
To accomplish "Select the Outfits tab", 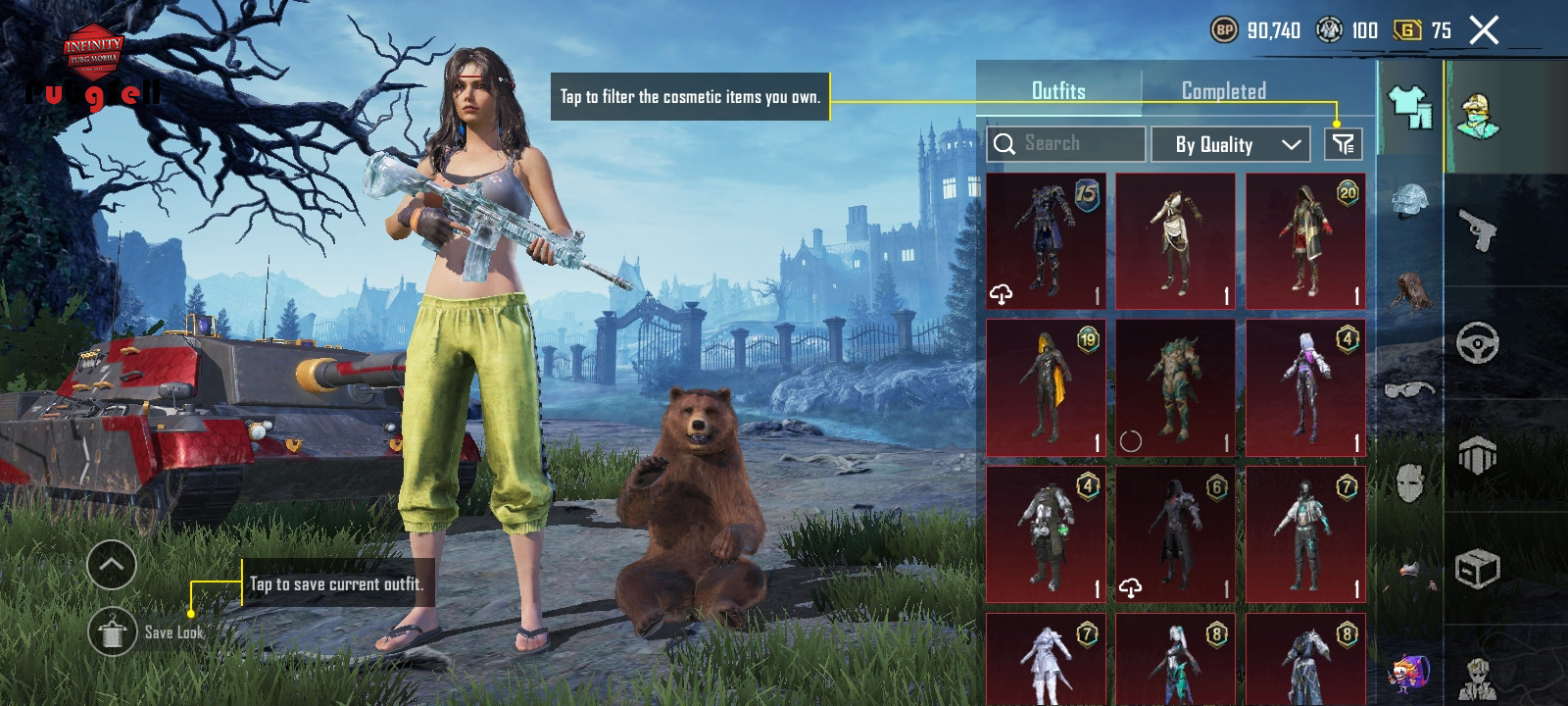I will 1058,91.
